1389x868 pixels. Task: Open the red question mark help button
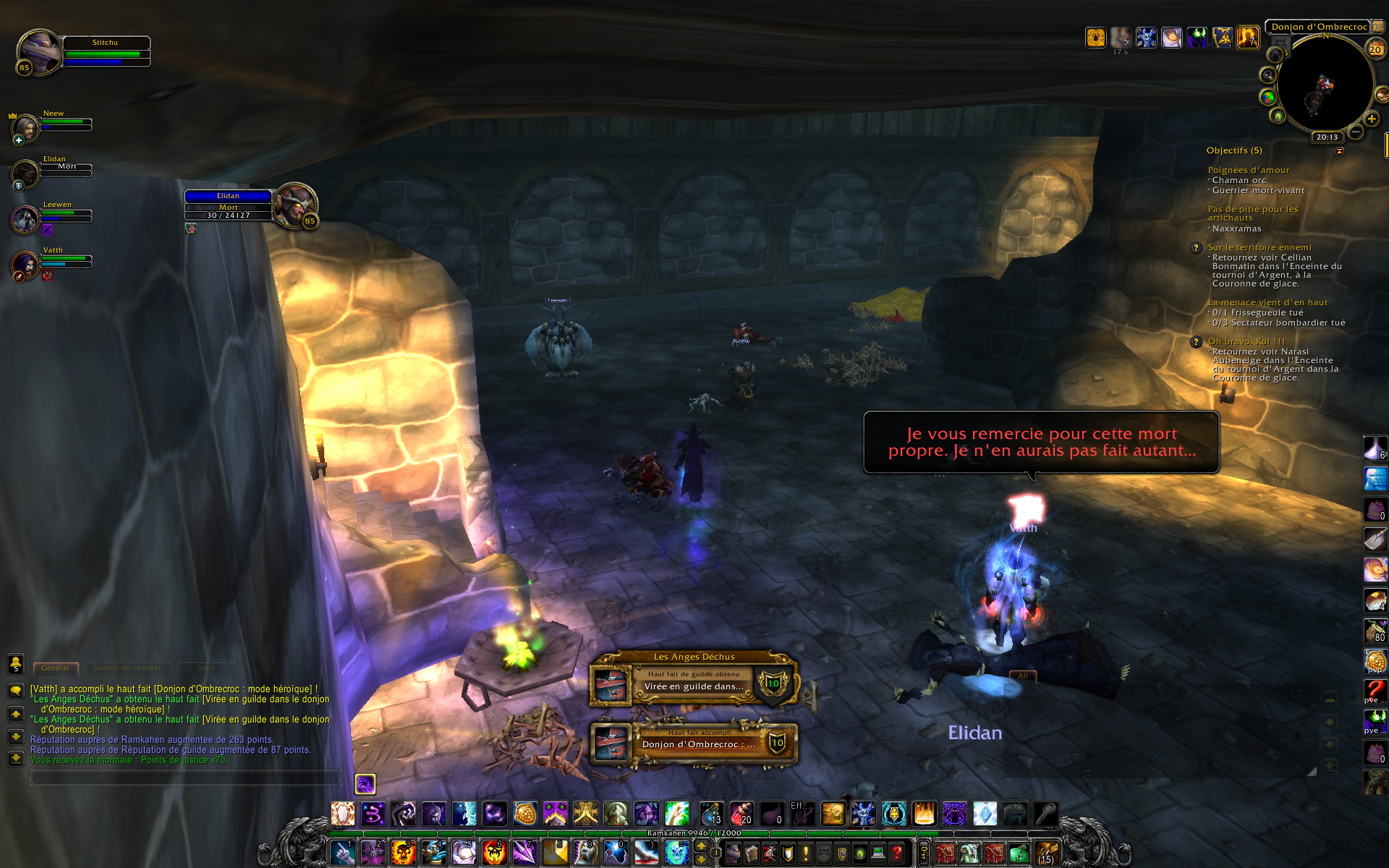click(x=896, y=854)
